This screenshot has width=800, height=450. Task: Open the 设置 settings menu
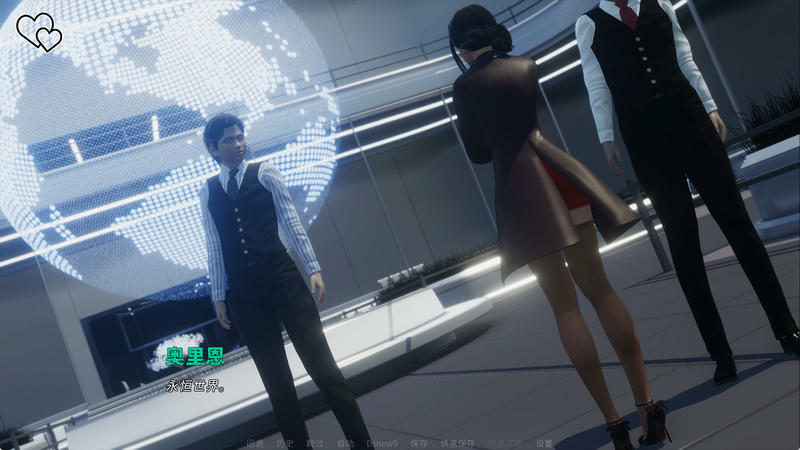[x=544, y=443]
